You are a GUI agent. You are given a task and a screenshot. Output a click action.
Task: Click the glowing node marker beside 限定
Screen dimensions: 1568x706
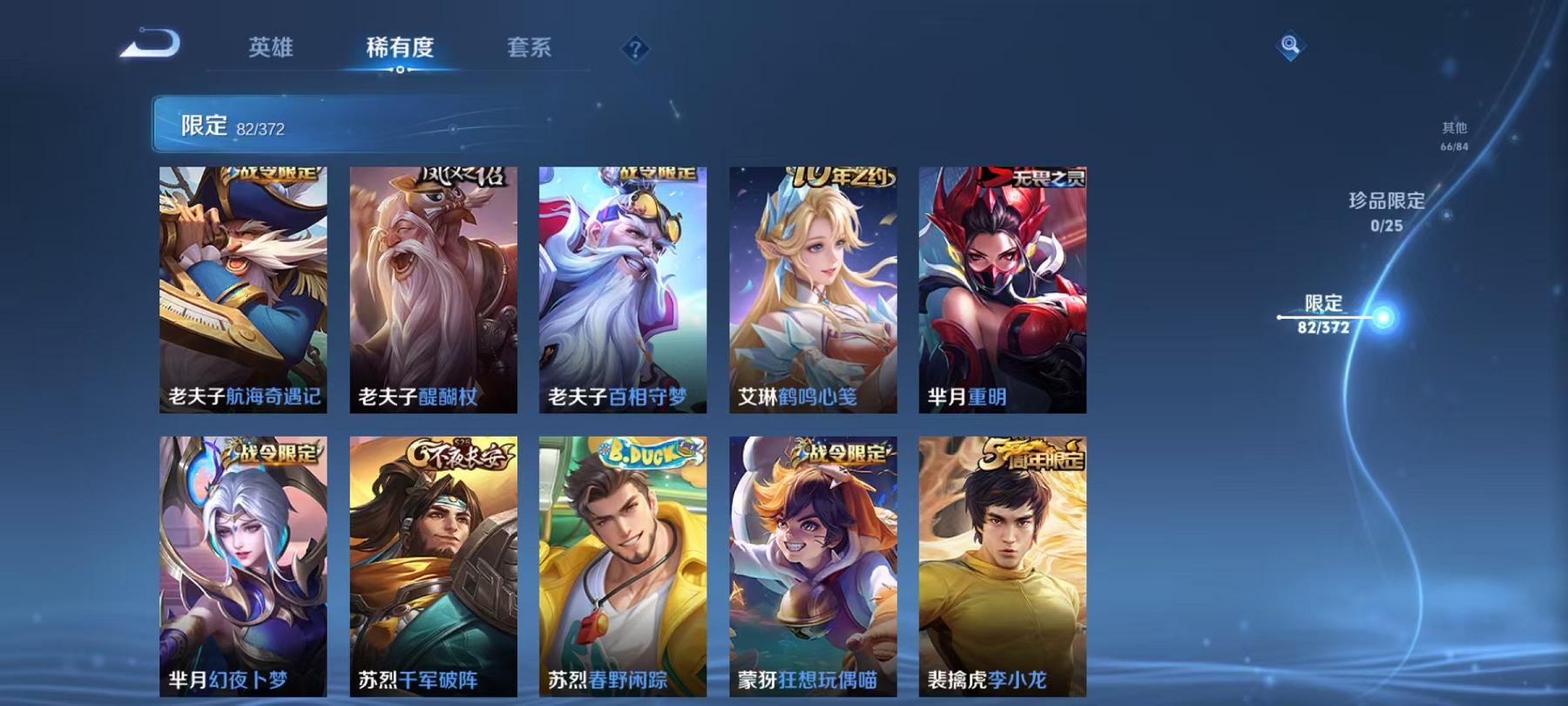(x=1382, y=316)
